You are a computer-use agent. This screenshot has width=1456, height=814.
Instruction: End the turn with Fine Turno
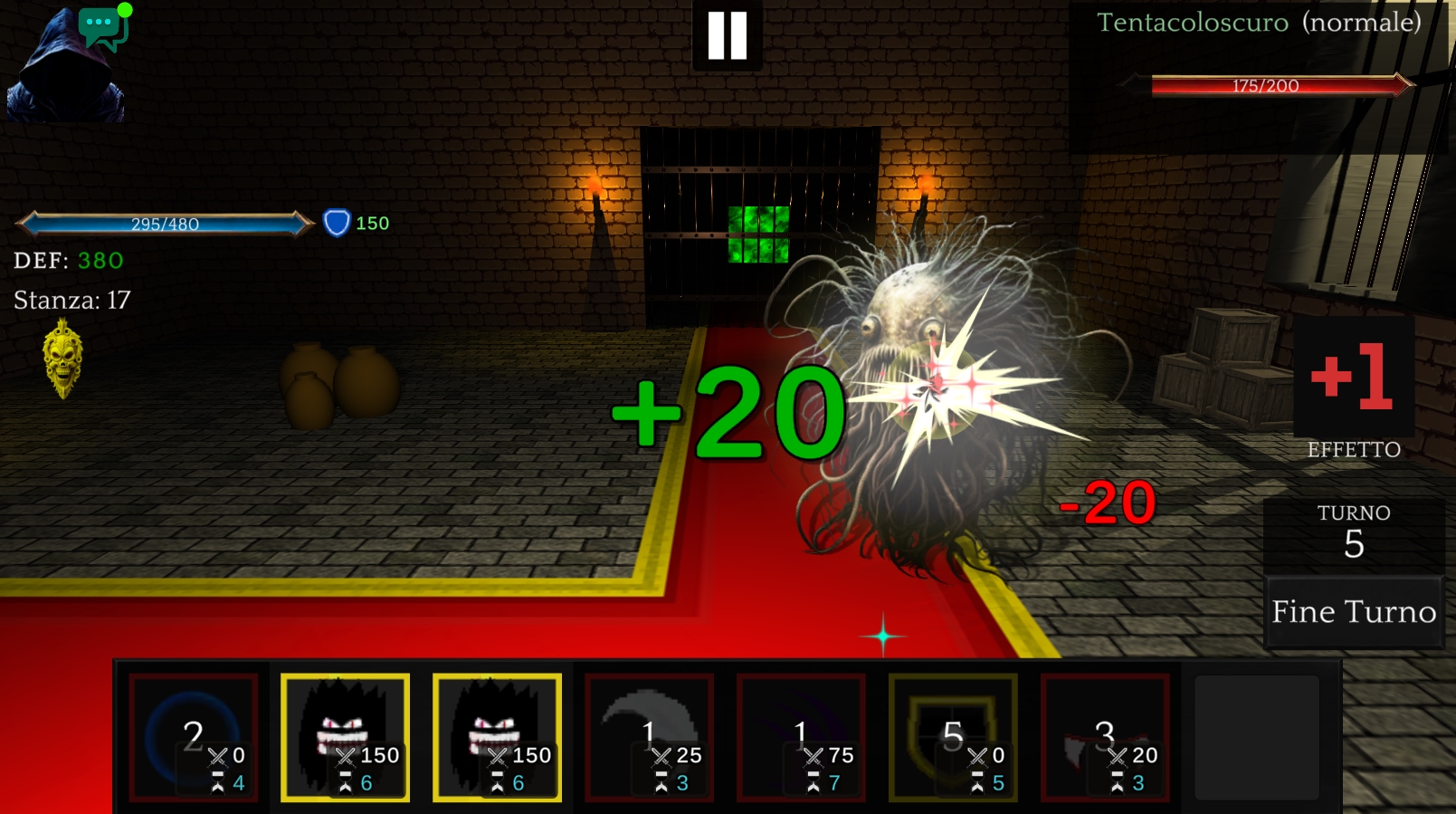pyautogui.click(x=1353, y=613)
